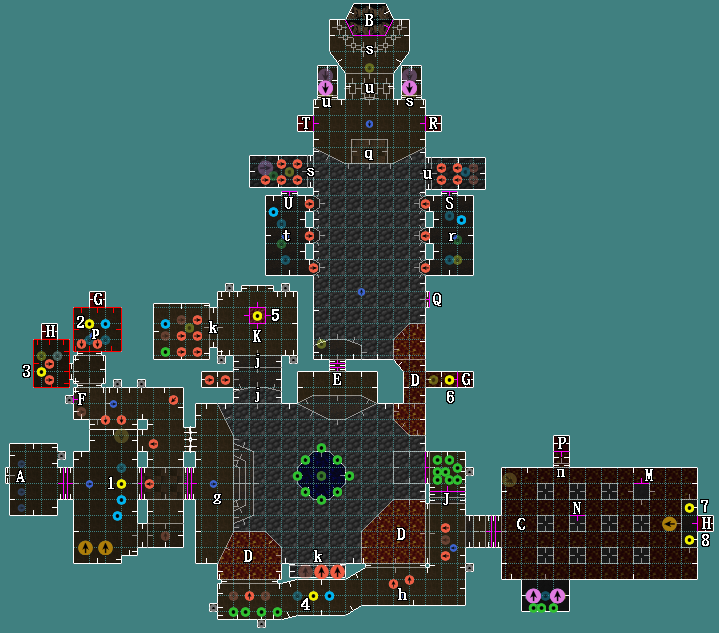Choose the map marker labeled E

point(337,379)
